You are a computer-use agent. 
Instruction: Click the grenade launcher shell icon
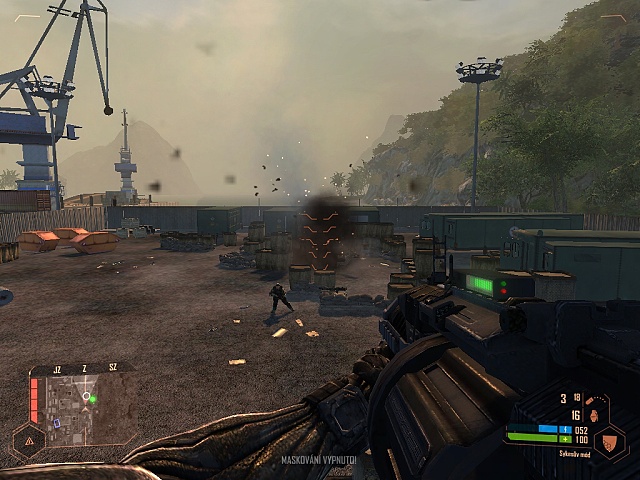(x=592, y=398)
